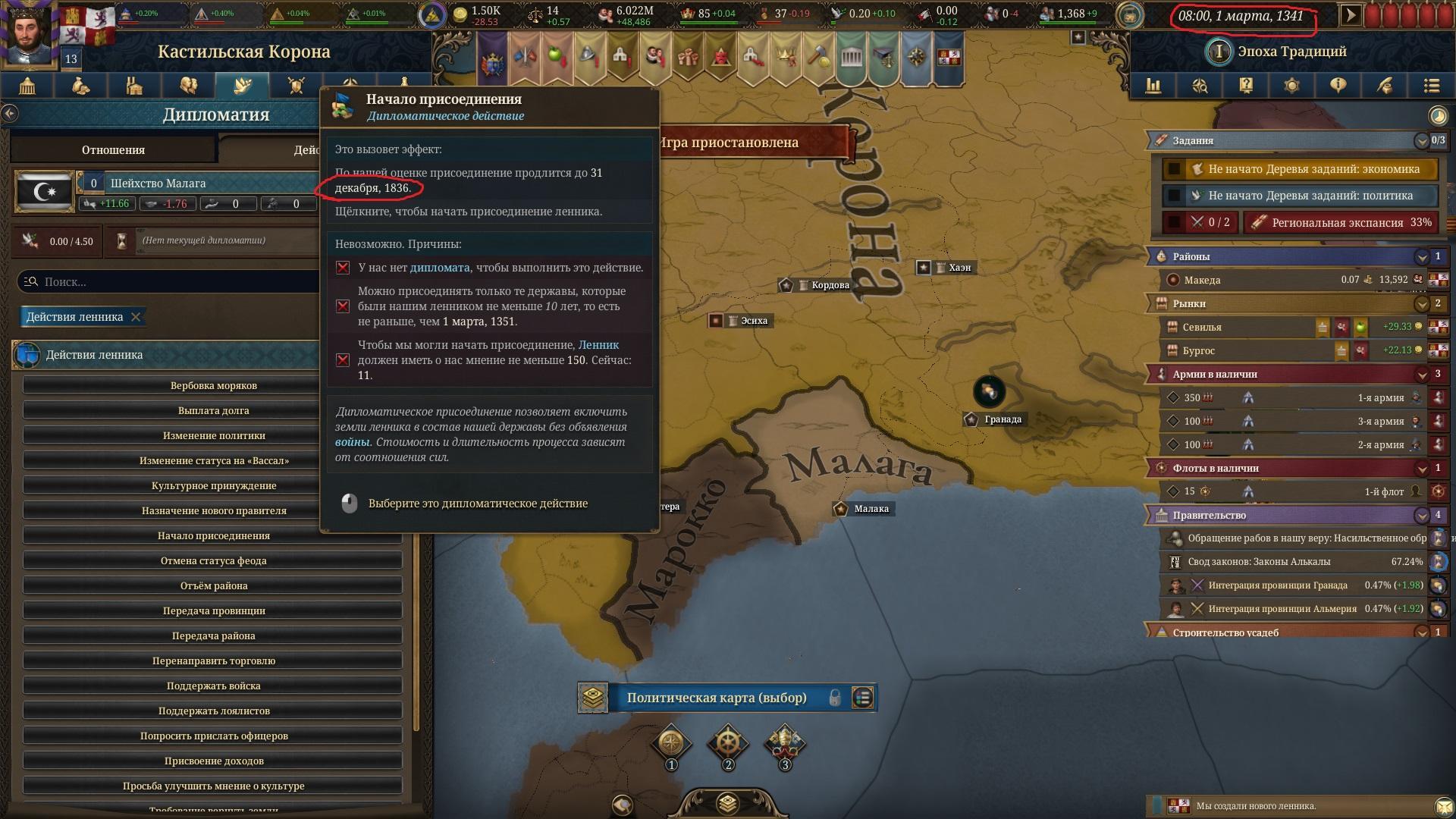Choose 'Выплата долга' action

coord(213,410)
